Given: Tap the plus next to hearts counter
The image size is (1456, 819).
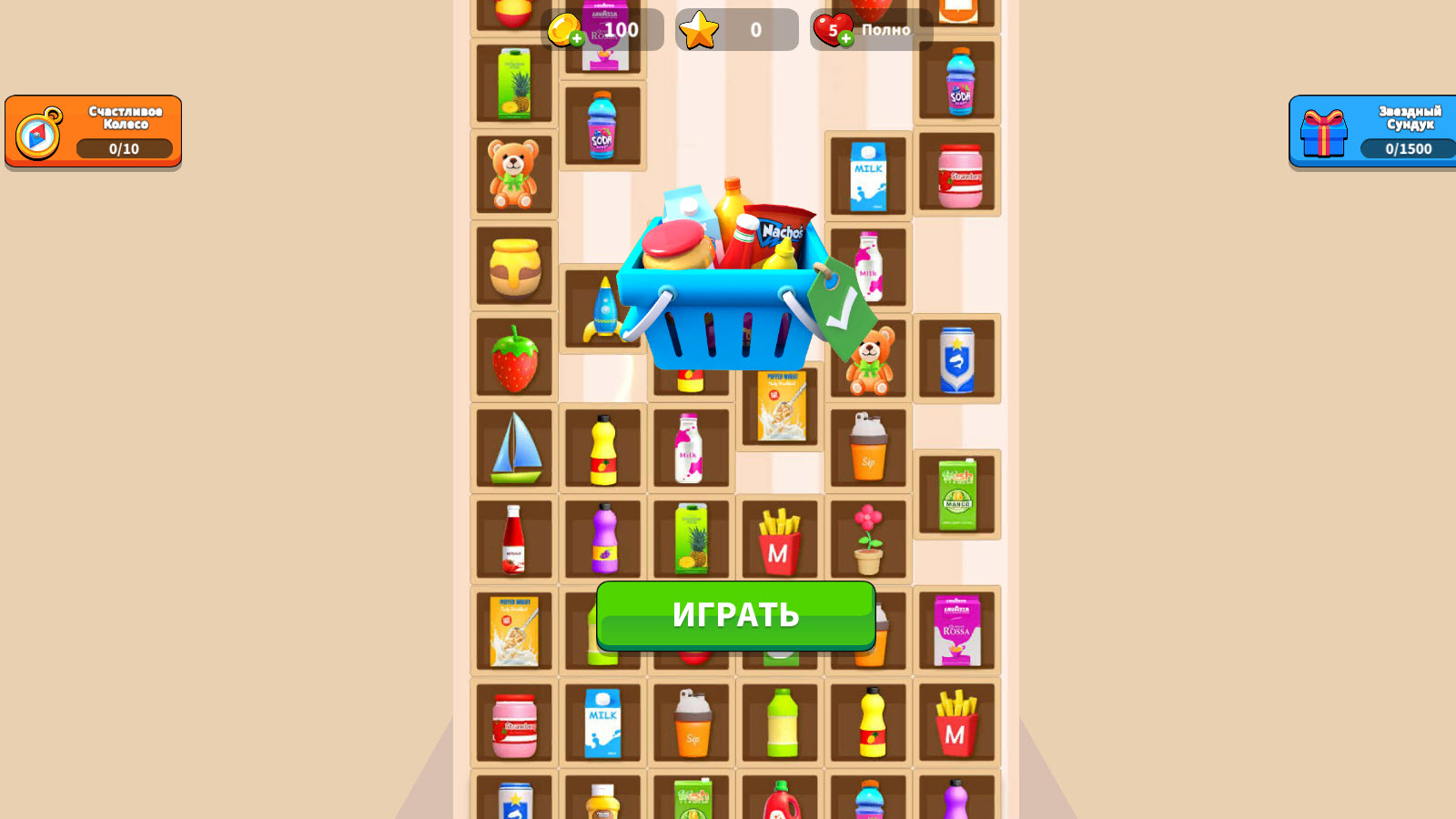Looking at the screenshot, I should pyautogui.click(x=847, y=36).
